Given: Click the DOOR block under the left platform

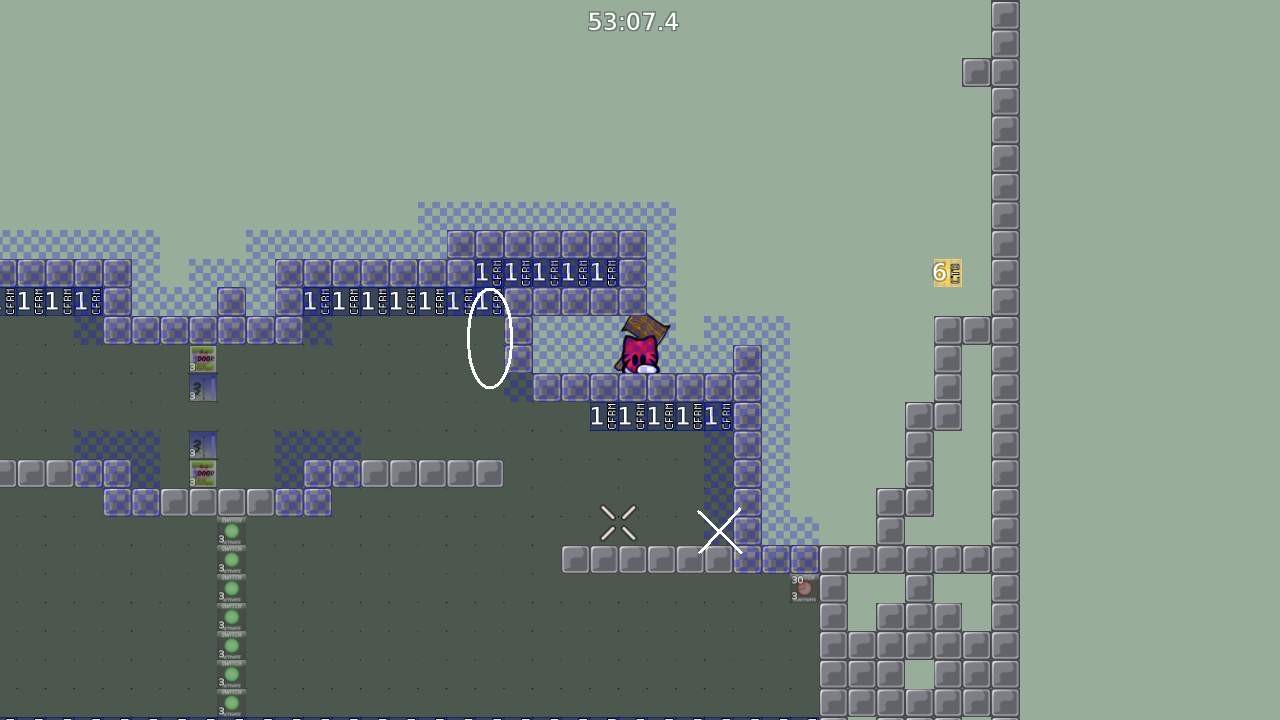Looking at the screenshot, I should tap(203, 357).
